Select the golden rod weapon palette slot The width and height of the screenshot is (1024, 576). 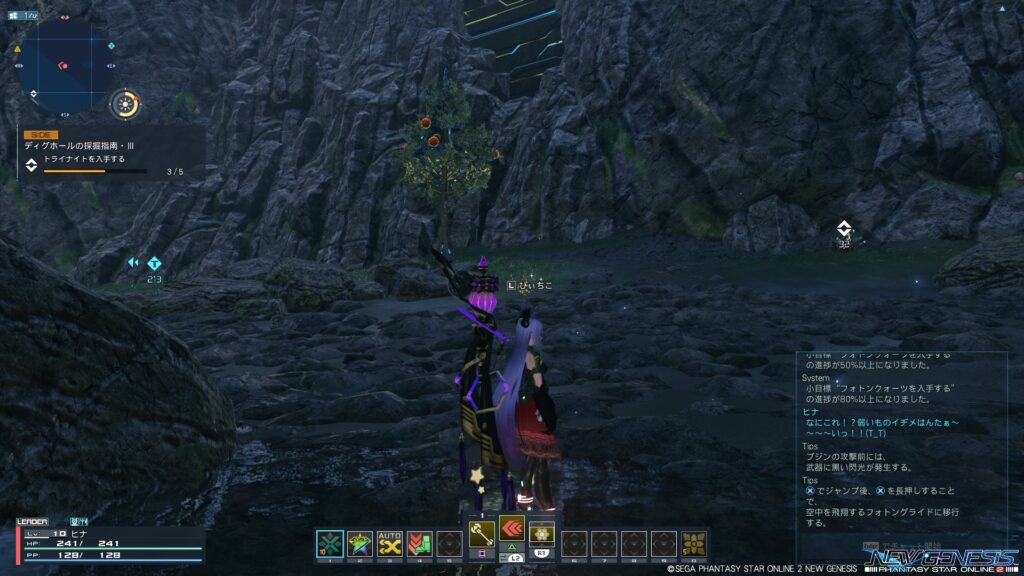pyautogui.click(x=482, y=530)
